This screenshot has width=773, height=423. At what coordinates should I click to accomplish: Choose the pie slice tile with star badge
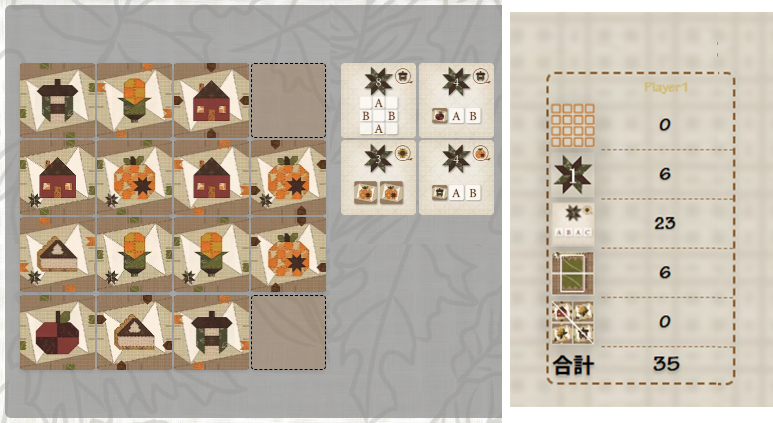(x=57, y=255)
